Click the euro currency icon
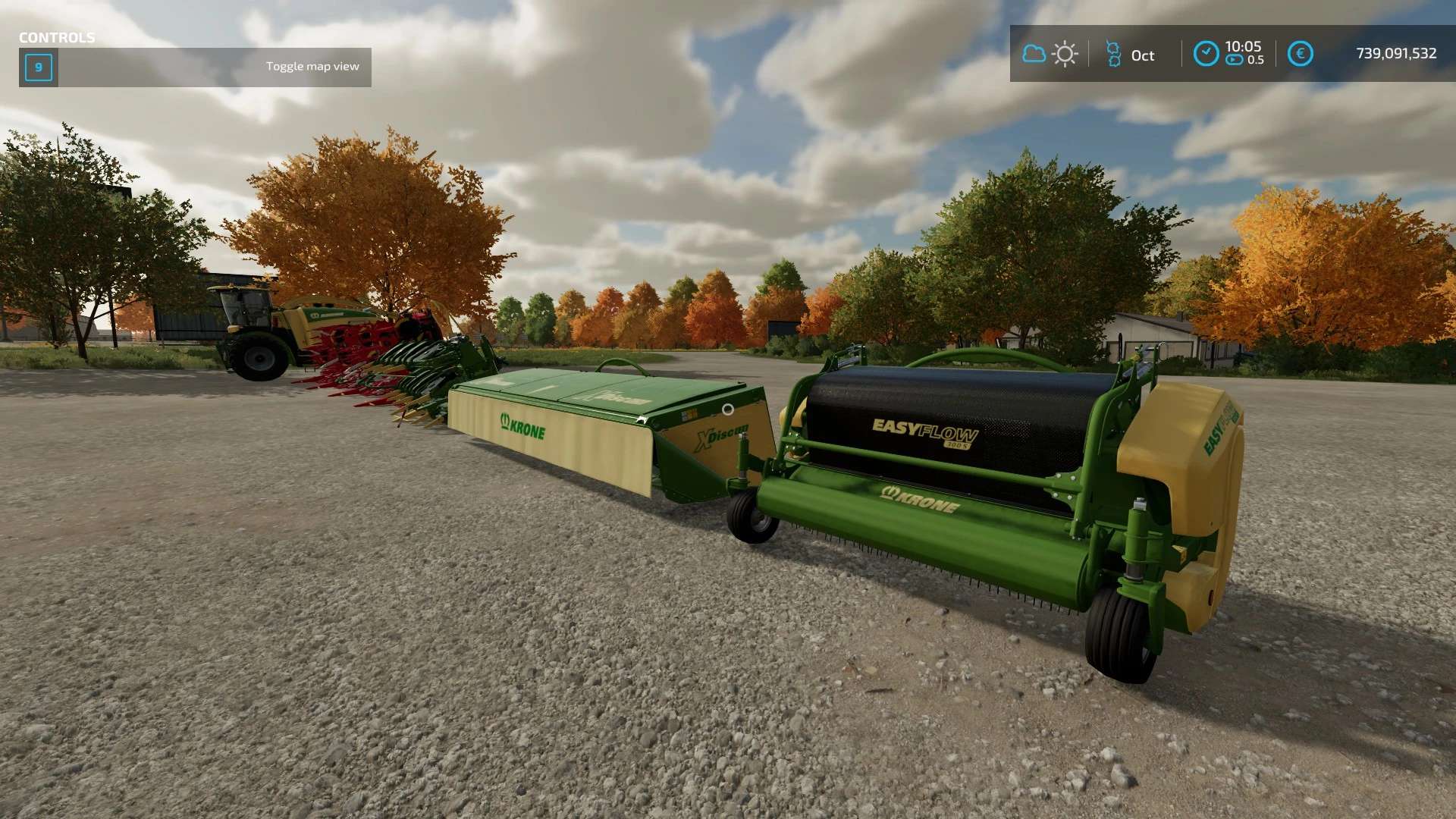The width and height of the screenshot is (1456, 819). coord(1300,54)
